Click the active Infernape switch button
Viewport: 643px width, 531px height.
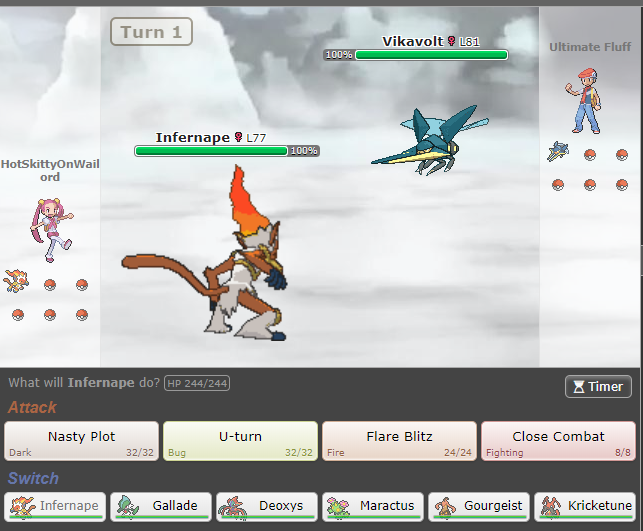point(56,506)
